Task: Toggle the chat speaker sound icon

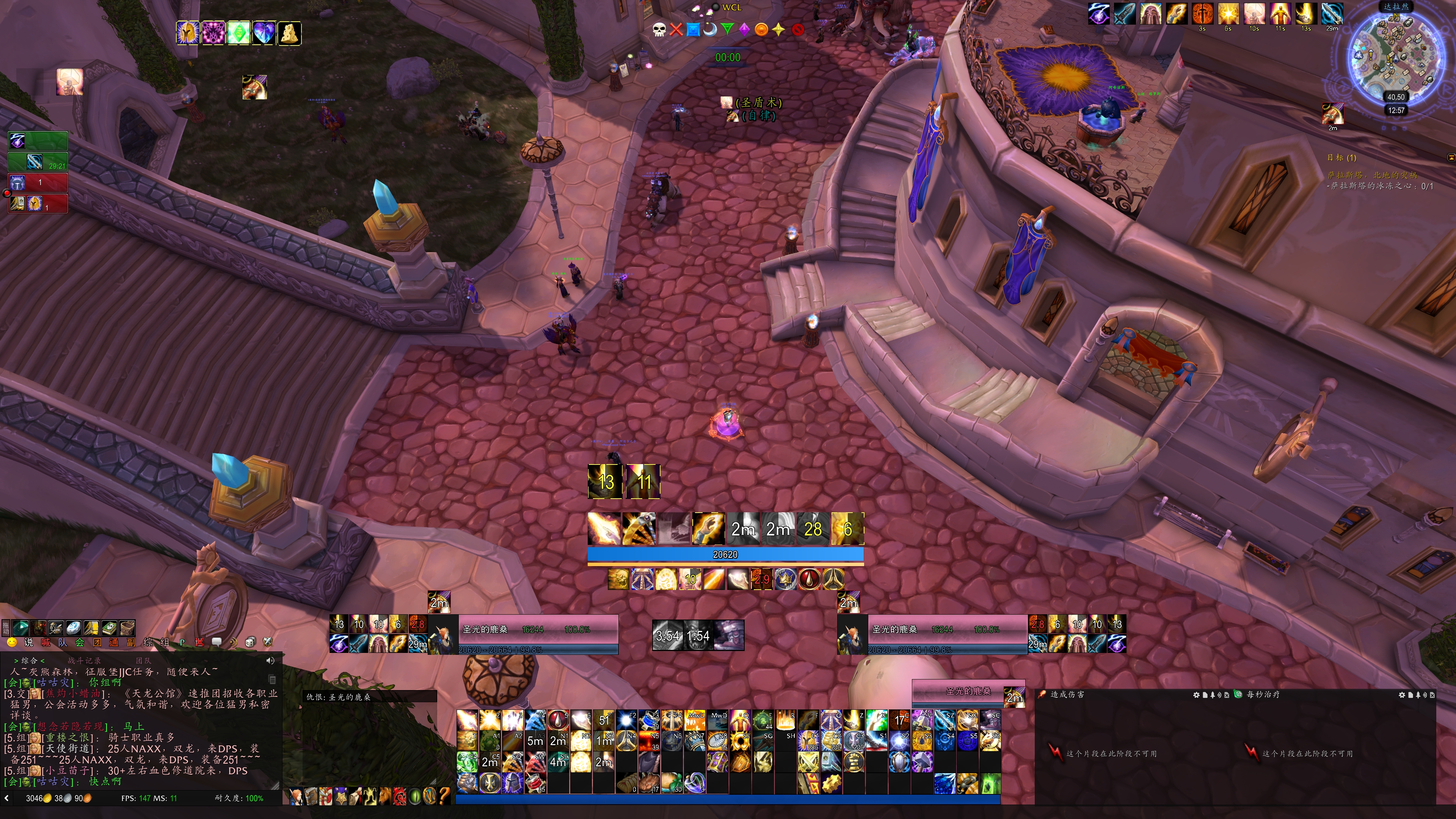Action: (270, 660)
